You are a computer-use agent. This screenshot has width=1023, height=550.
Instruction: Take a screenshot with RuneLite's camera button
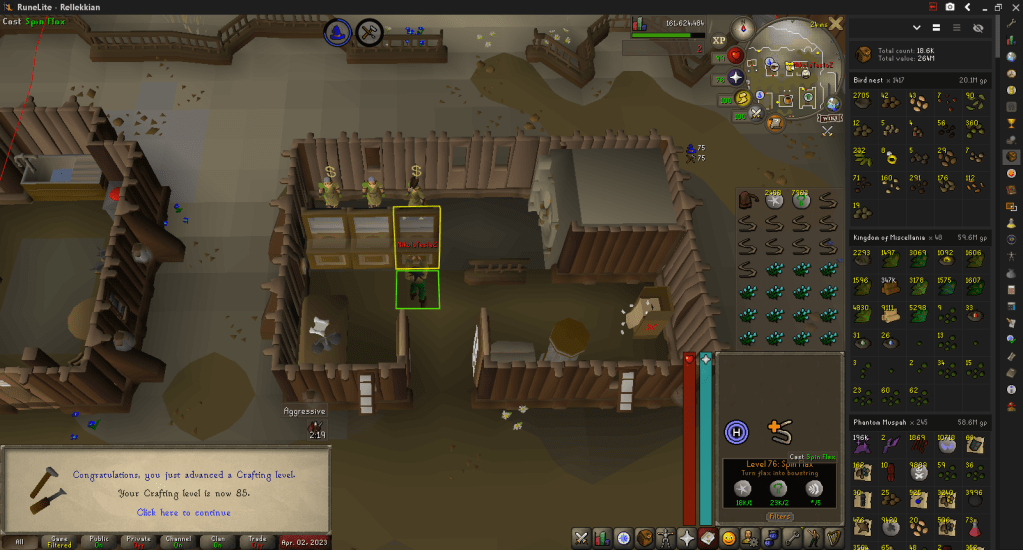coord(950,7)
